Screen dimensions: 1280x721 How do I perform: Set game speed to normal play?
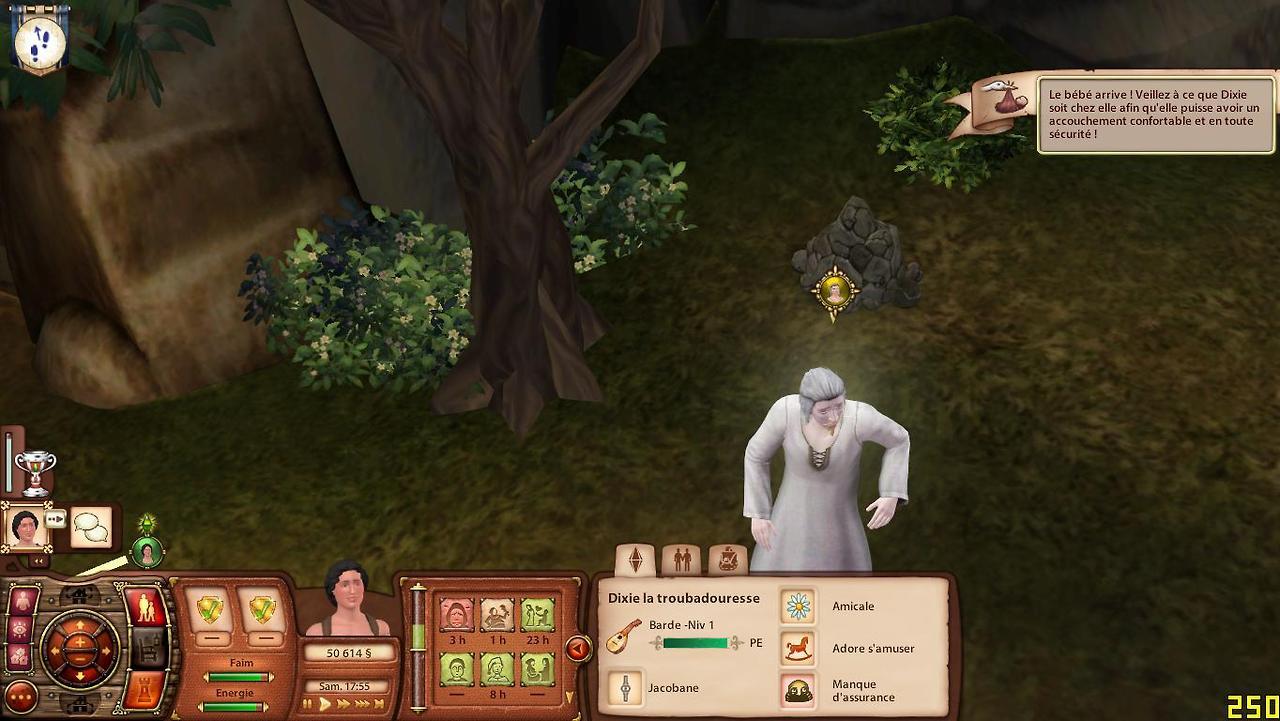pos(325,704)
